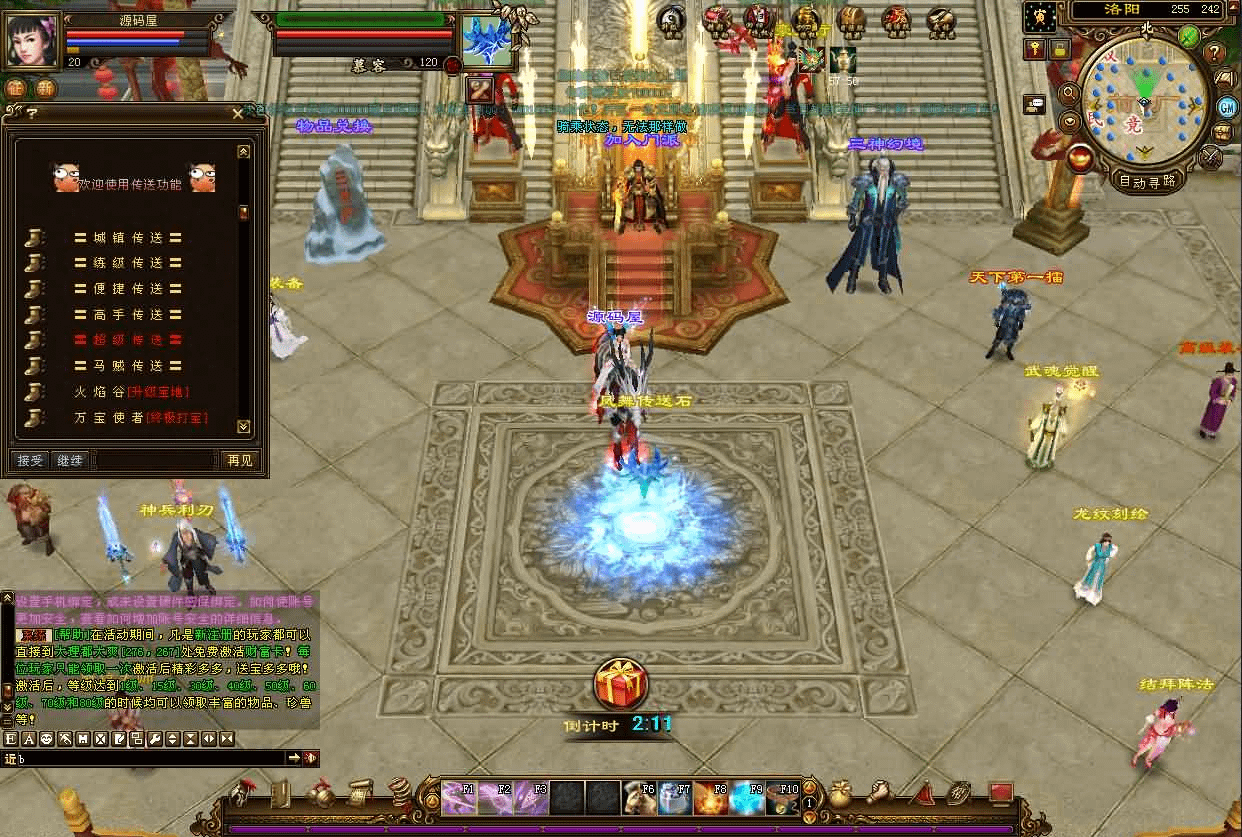1242x837 pixels.
Task: Open the circular Luoyang minimap
Action: [1145, 105]
